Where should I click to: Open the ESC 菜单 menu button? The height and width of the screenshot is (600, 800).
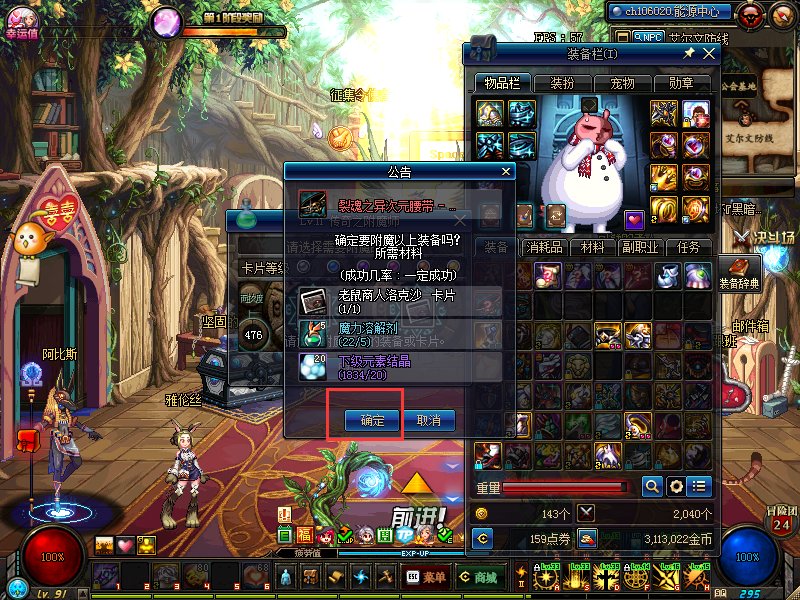426,577
